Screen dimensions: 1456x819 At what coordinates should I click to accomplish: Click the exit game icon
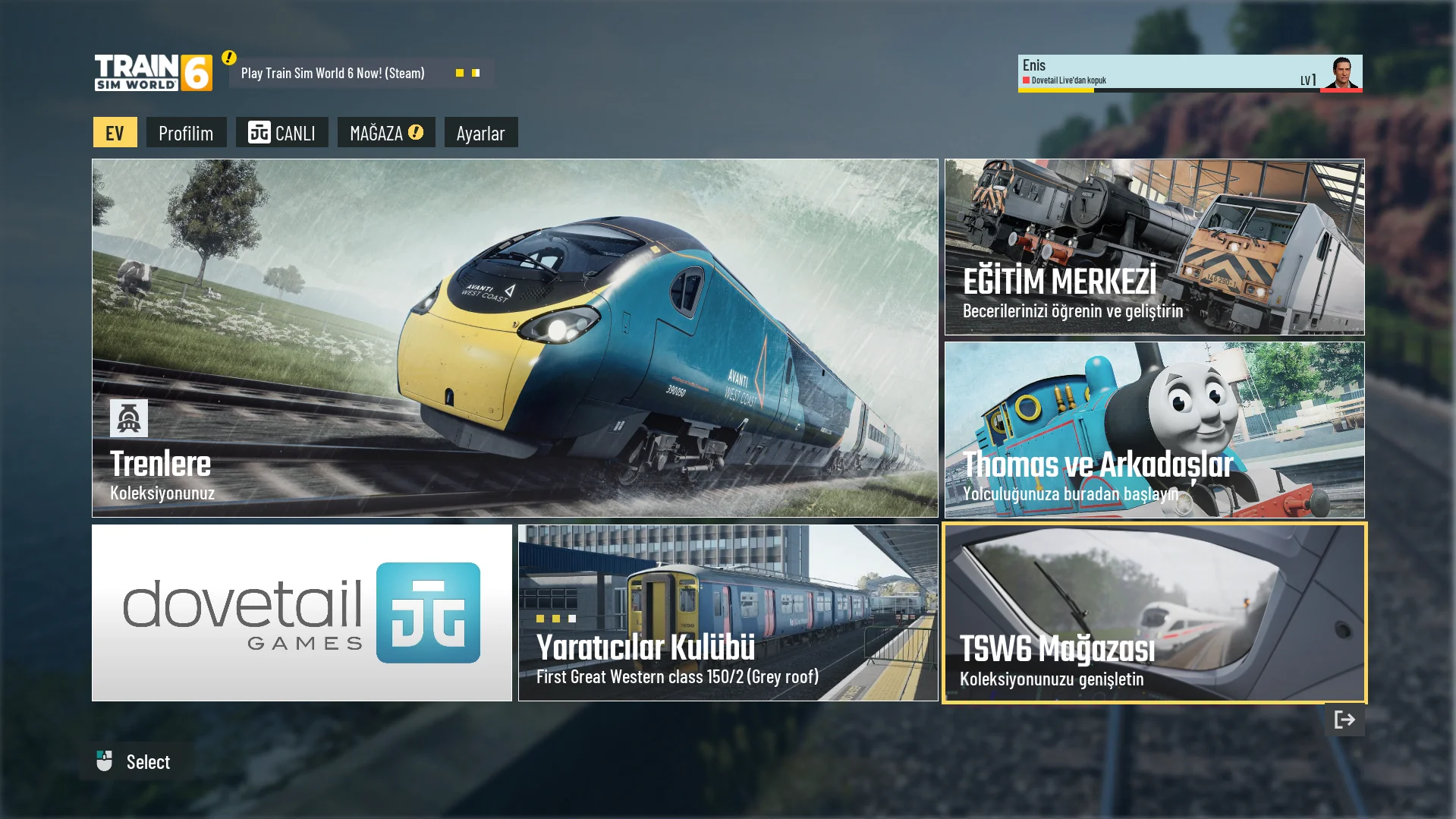[1344, 720]
